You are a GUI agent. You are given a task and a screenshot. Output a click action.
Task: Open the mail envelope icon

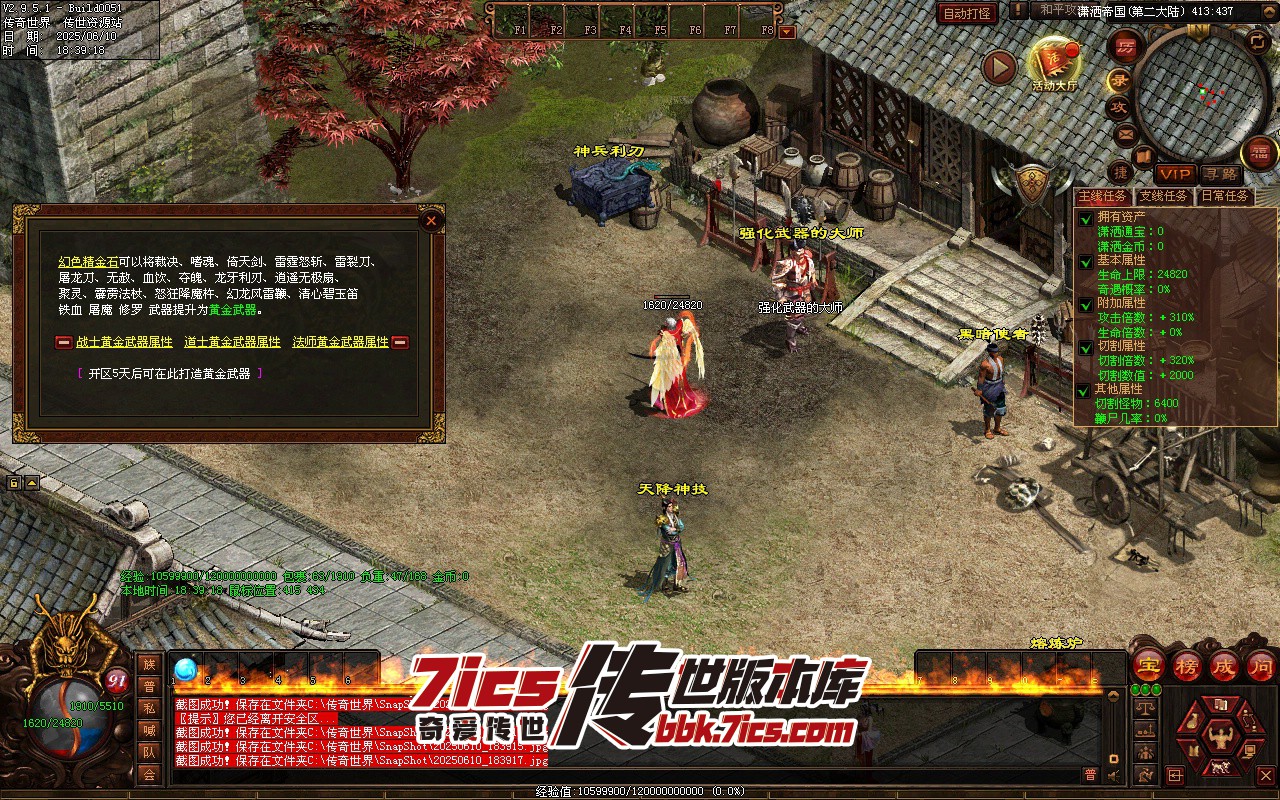[1126, 134]
